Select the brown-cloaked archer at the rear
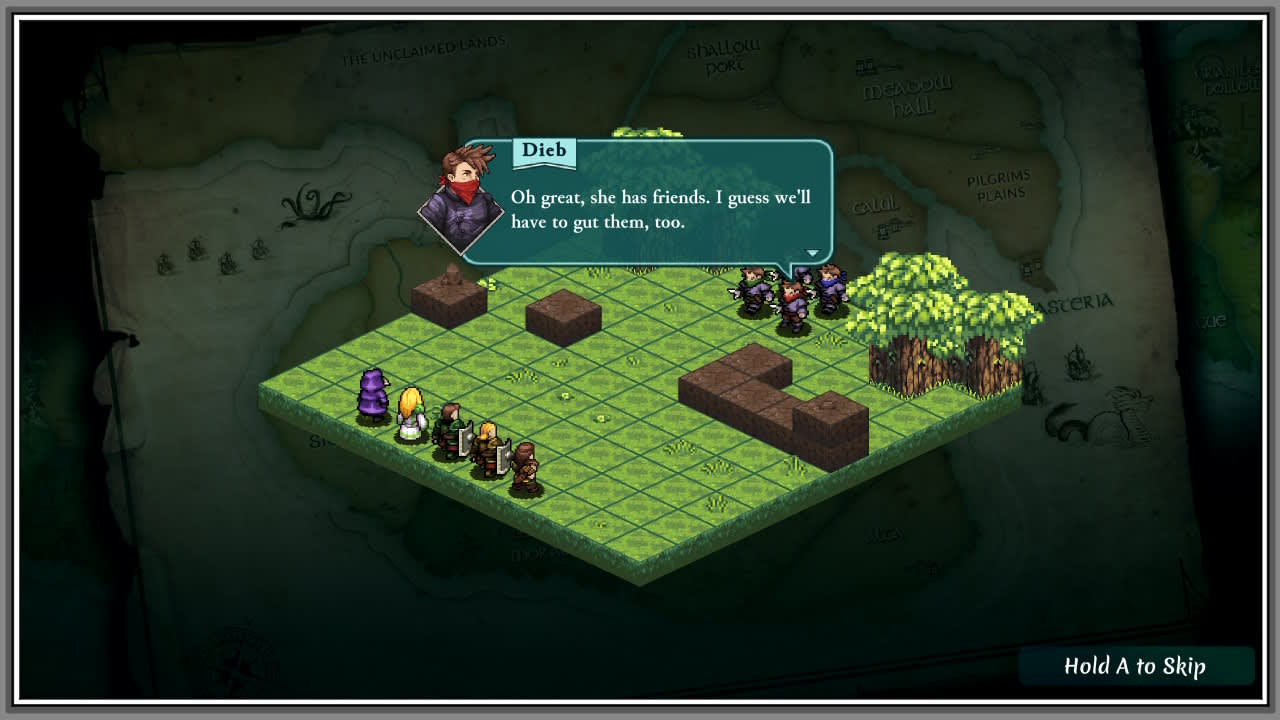 click(524, 464)
